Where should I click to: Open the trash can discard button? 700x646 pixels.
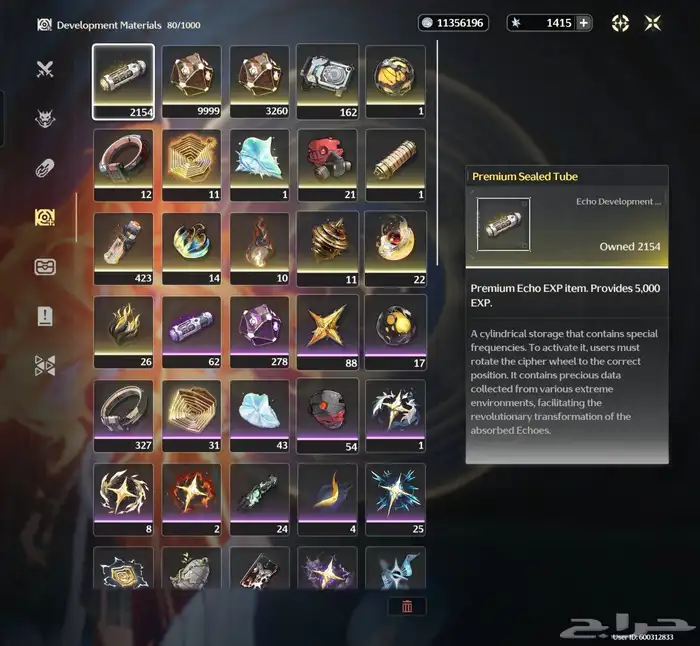[407, 606]
